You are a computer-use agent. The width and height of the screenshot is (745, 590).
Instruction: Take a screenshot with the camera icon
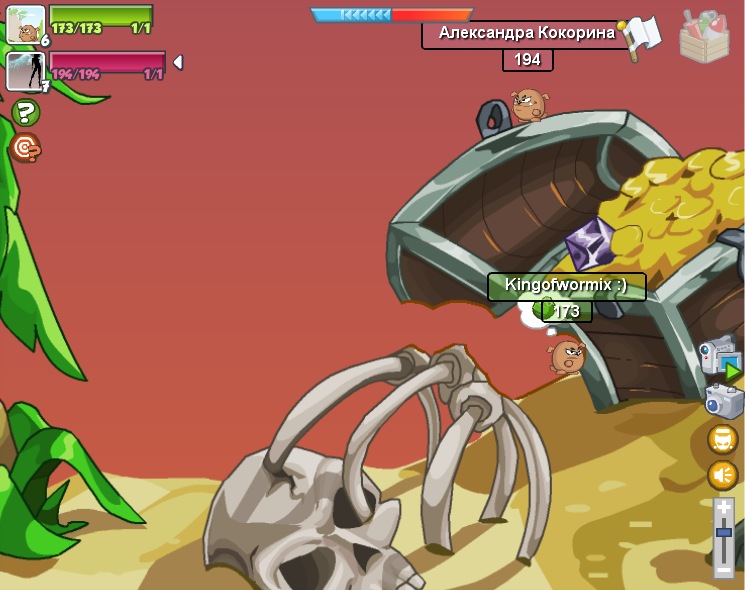pyautogui.click(x=722, y=400)
